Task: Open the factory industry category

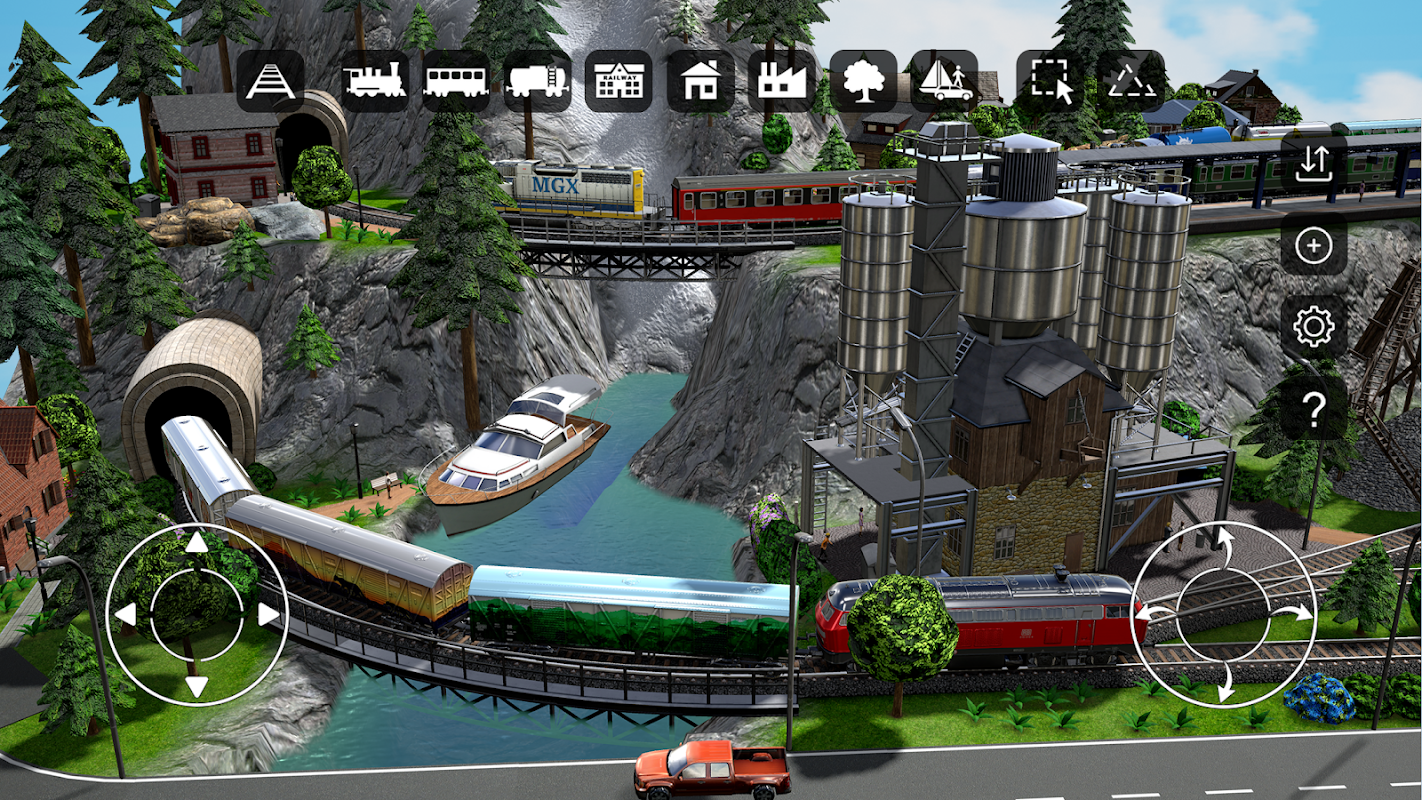Action: point(781,81)
